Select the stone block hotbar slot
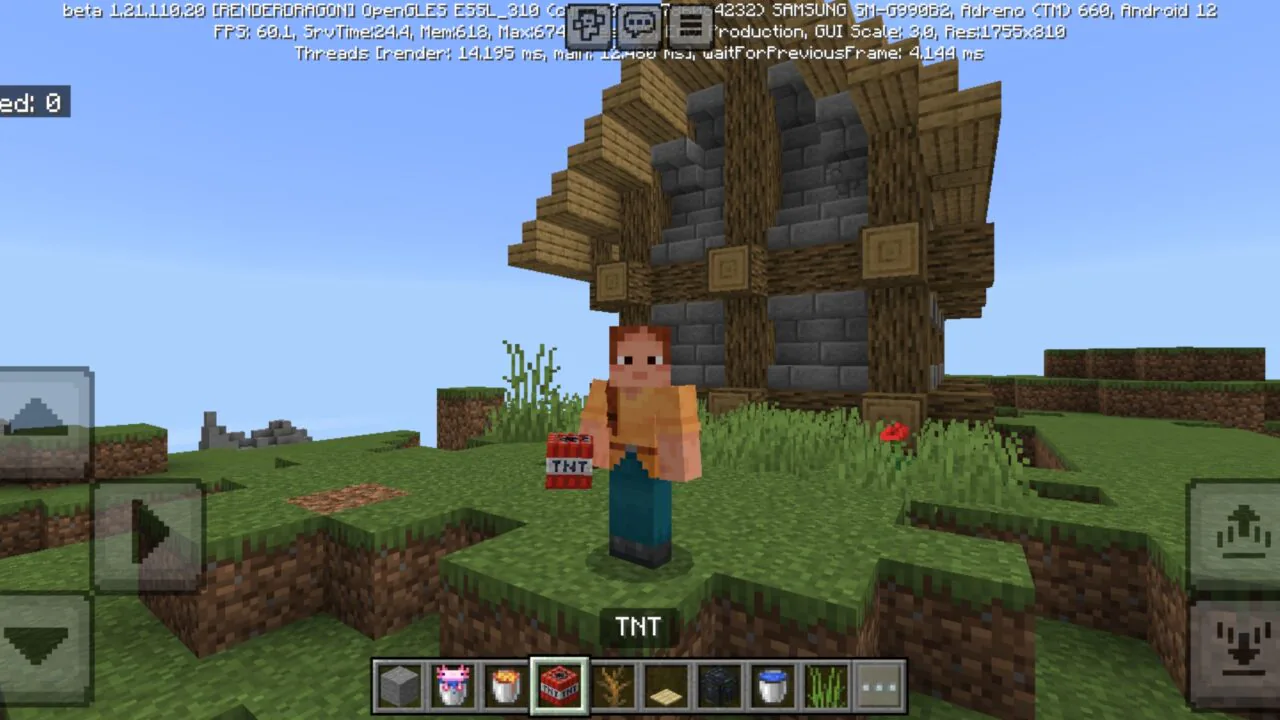Viewport: 1280px width, 720px height. coord(399,685)
